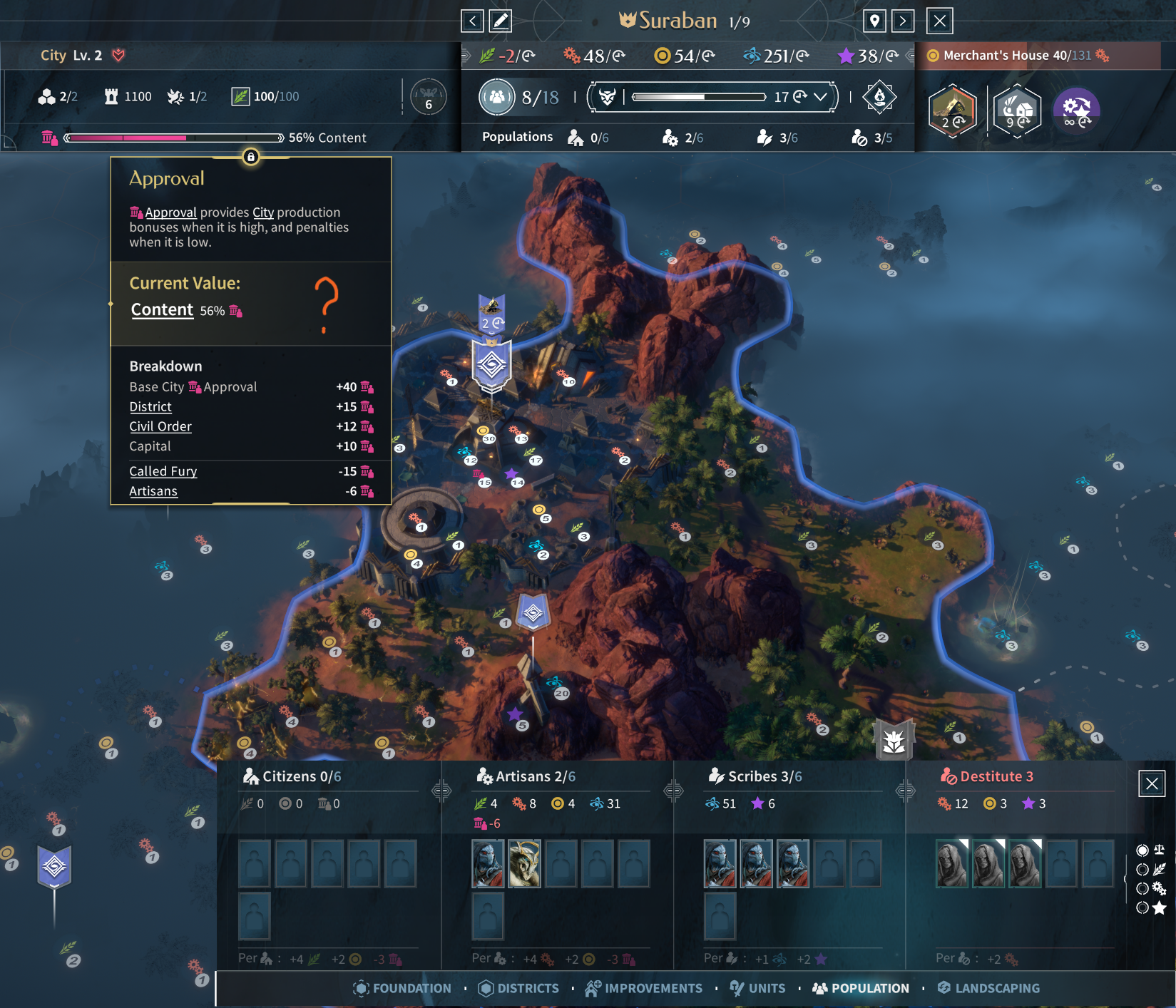Choose the balanced scales population focus
Viewport: 1176px width, 1008px height.
[1150, 850]
